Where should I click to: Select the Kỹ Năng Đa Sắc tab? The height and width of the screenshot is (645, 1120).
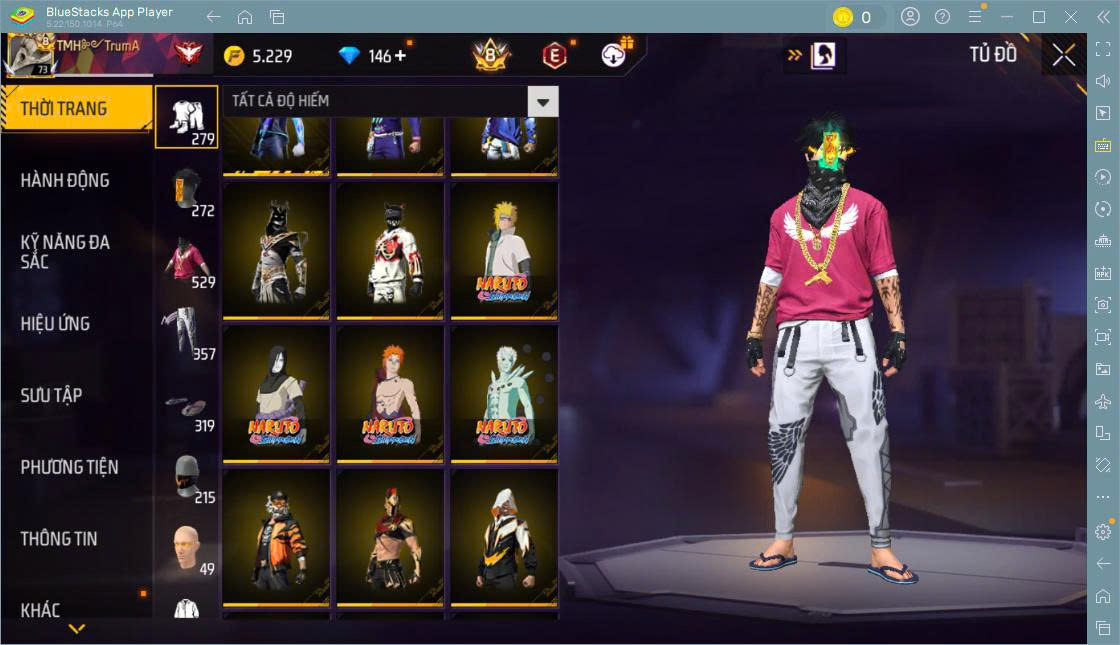[x=66, y=252]
